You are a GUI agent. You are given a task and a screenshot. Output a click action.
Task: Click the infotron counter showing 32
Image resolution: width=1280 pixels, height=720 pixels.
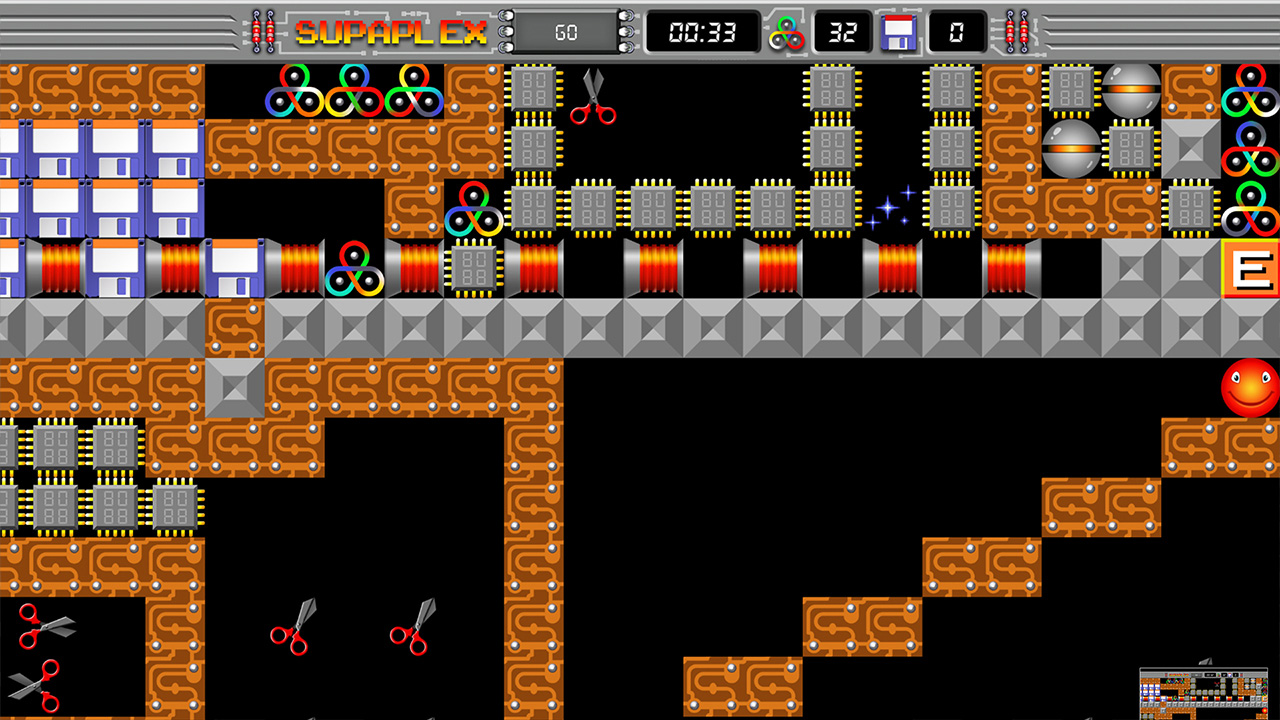click(x=843, y=31)
